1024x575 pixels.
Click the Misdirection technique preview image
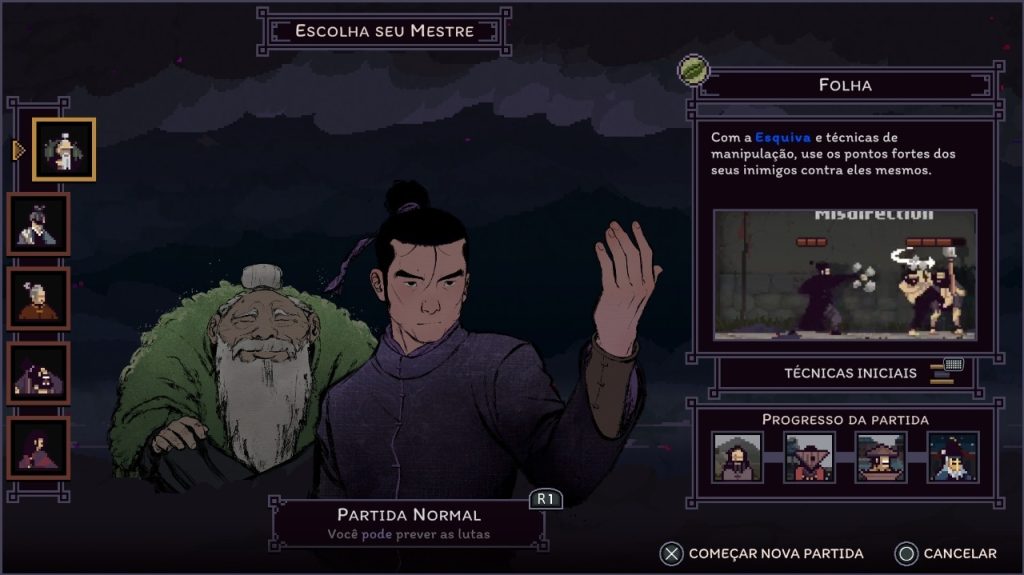[x=844, y=274]
